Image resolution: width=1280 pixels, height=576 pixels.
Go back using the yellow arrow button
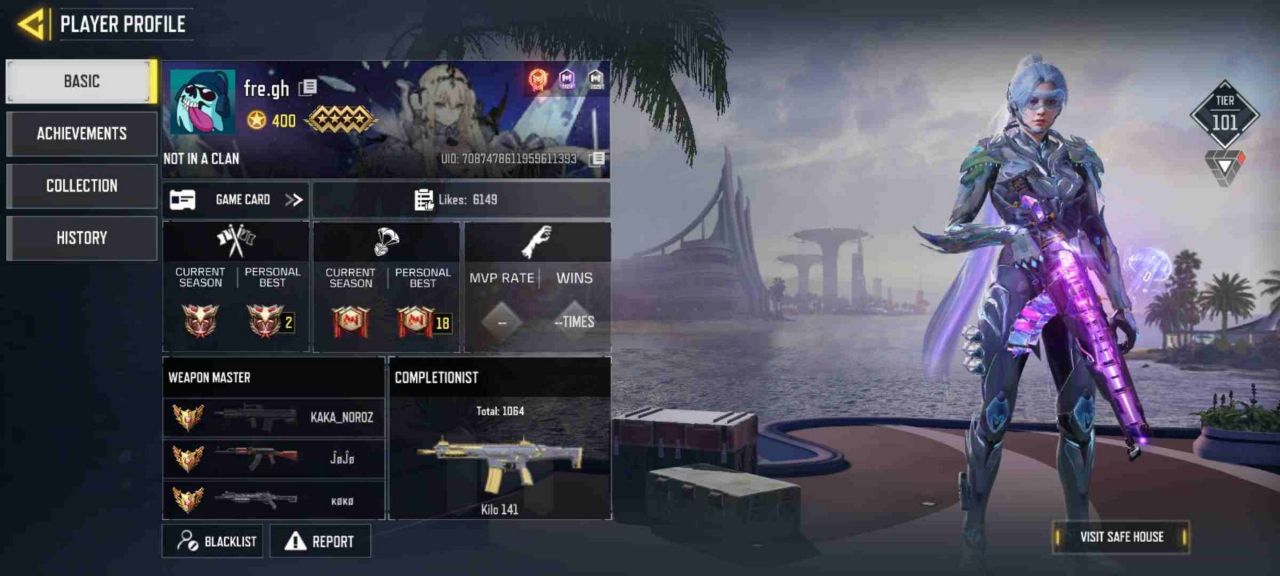[33, 24]
